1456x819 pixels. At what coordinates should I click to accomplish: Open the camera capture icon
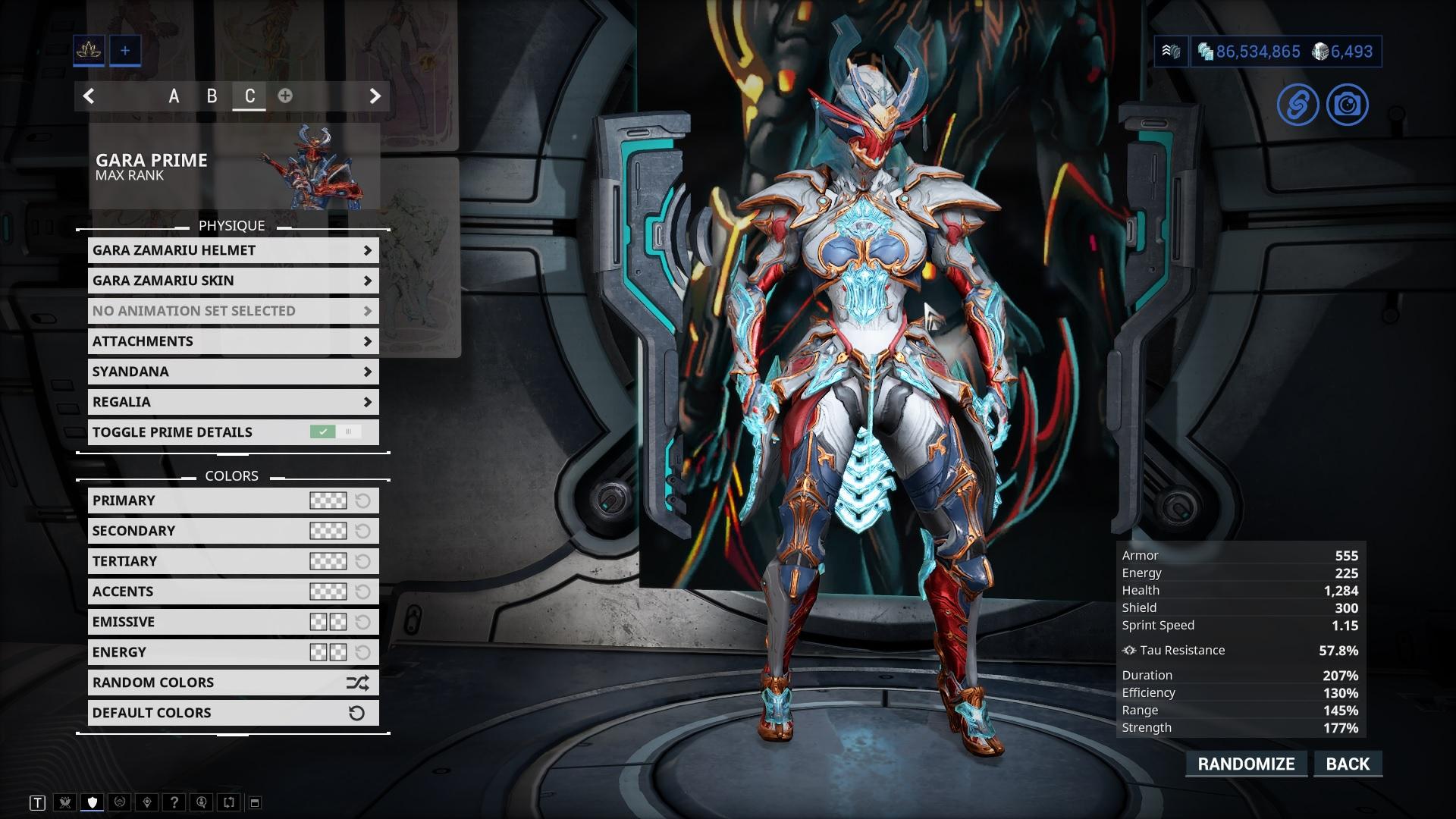[1347, 105]
